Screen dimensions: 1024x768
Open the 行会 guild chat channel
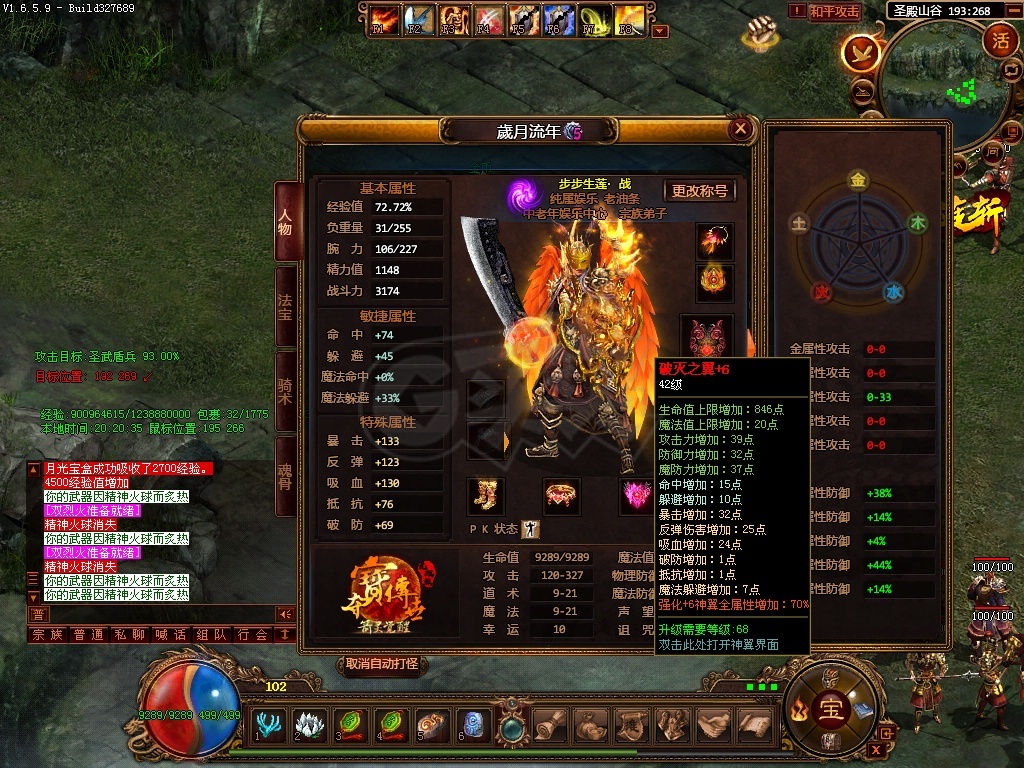[254, 634]
